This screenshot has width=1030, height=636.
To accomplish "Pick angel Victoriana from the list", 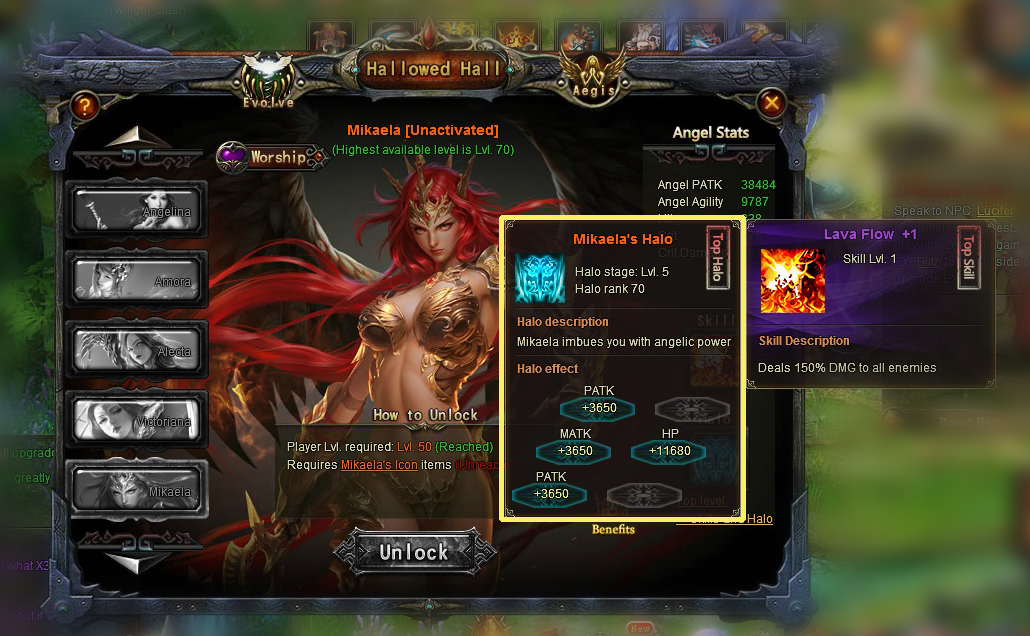I will (x=136, y=419).
